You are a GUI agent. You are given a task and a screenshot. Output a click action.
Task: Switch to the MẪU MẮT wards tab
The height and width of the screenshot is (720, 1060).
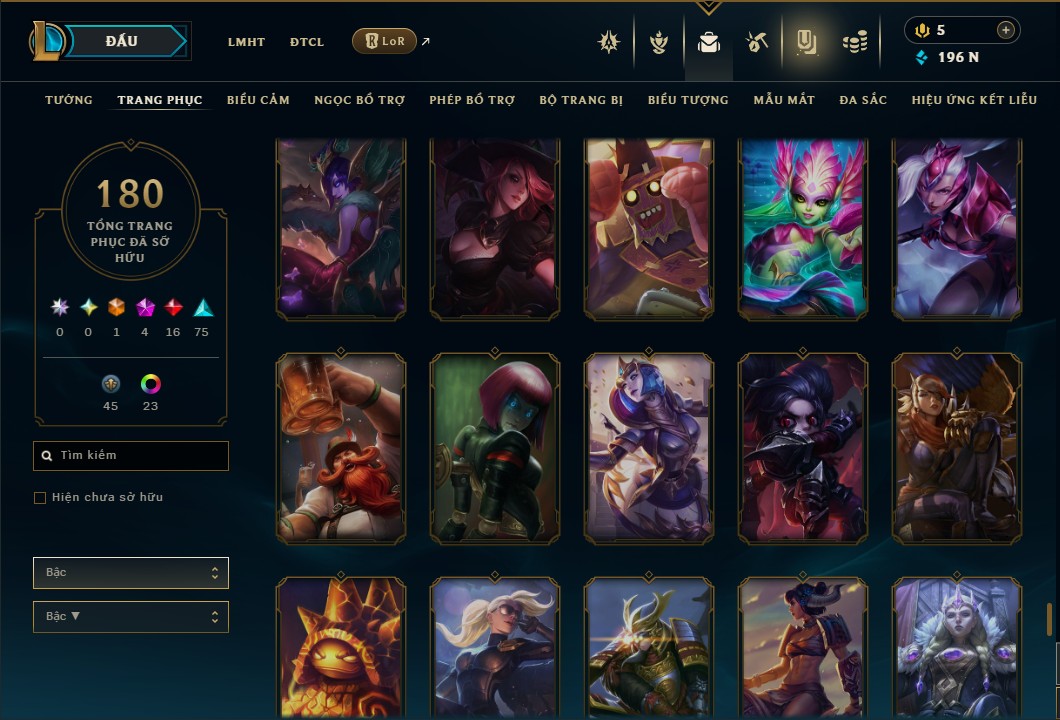tap(784, 100)
